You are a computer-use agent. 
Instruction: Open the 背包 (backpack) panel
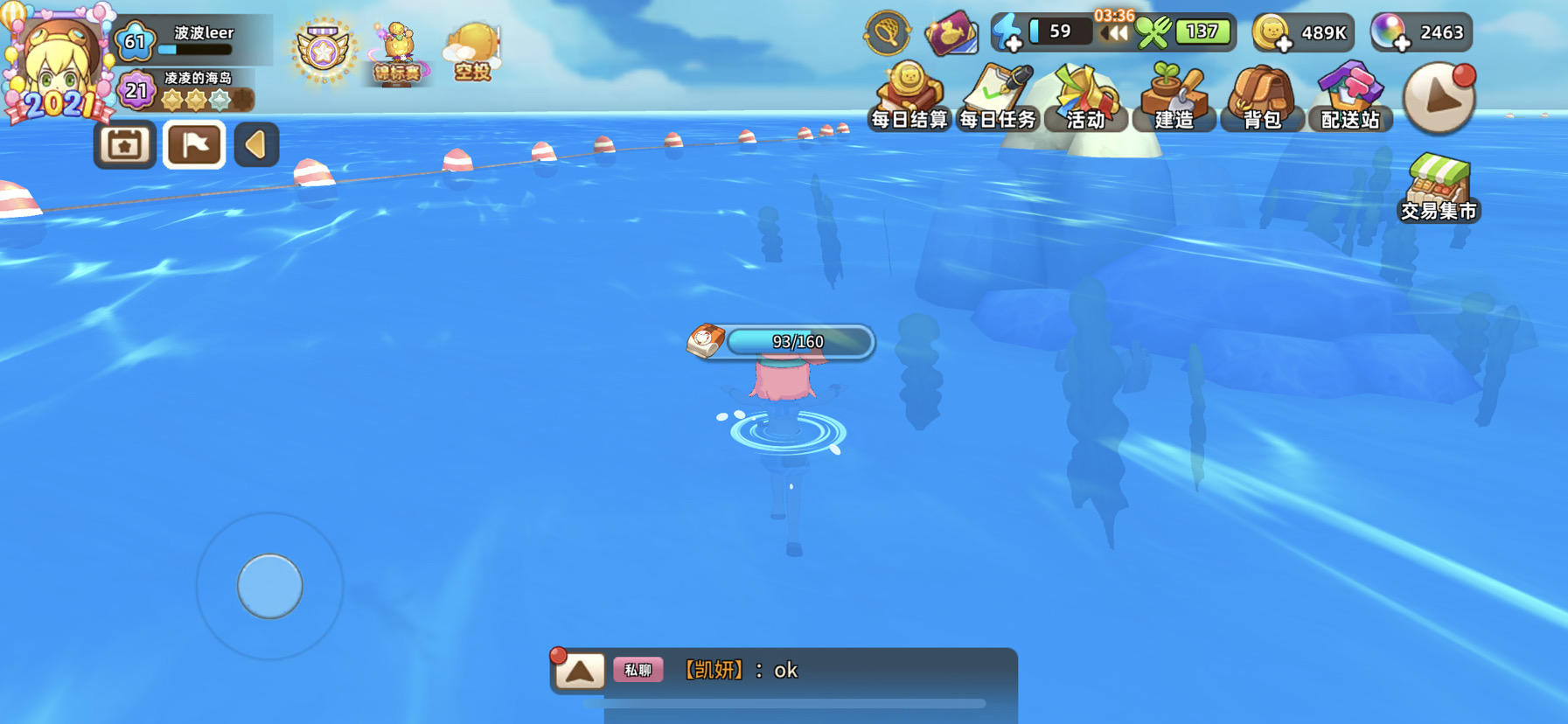click(x=1262, y=94)
